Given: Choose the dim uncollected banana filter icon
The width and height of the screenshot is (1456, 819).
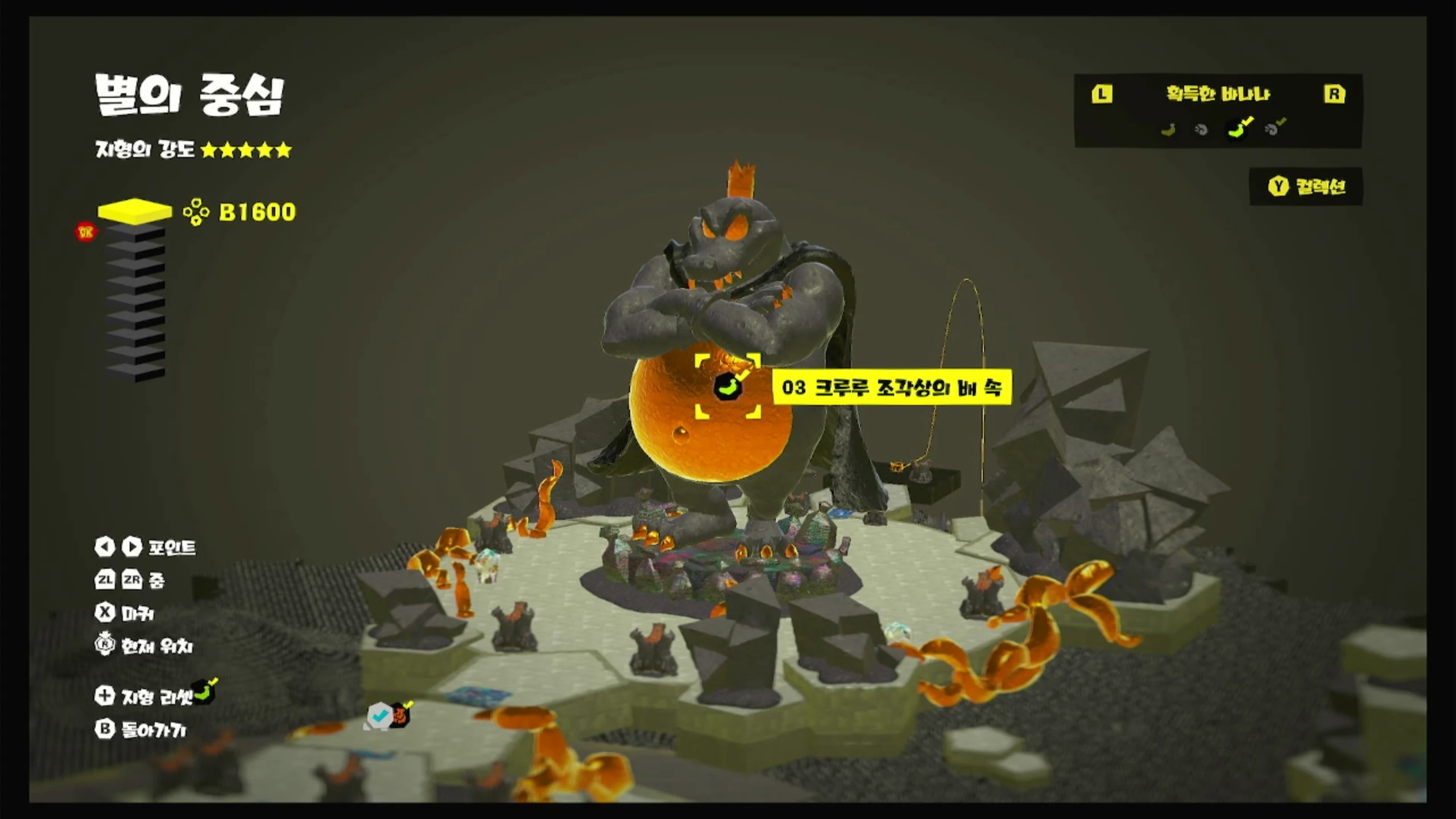Looking at the screenshot, I should tap(1168, 130).
